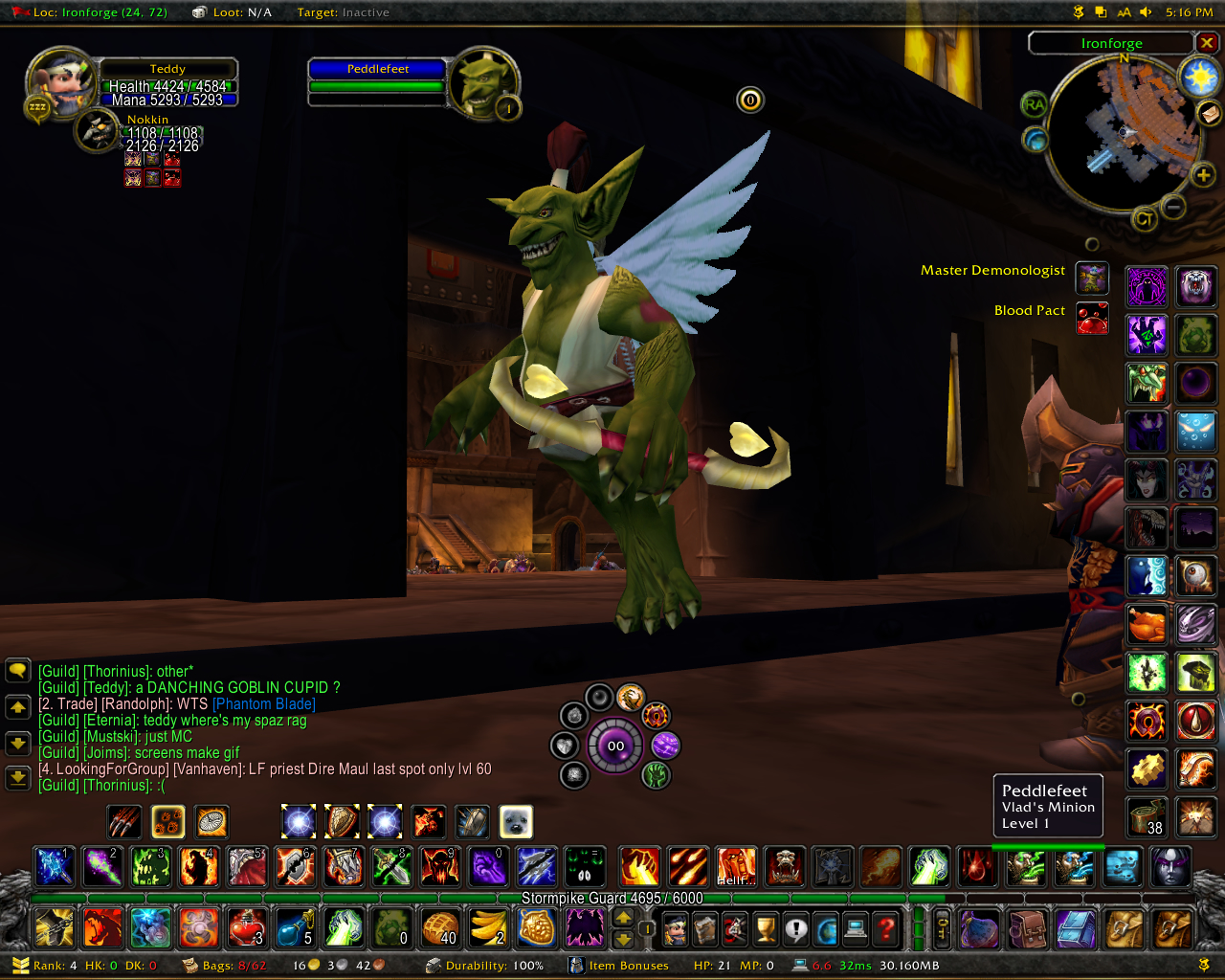Click the CT mod button under the minimap
The height and width of the screenshot is (980, 1225).
click(x=1144, y=219)
